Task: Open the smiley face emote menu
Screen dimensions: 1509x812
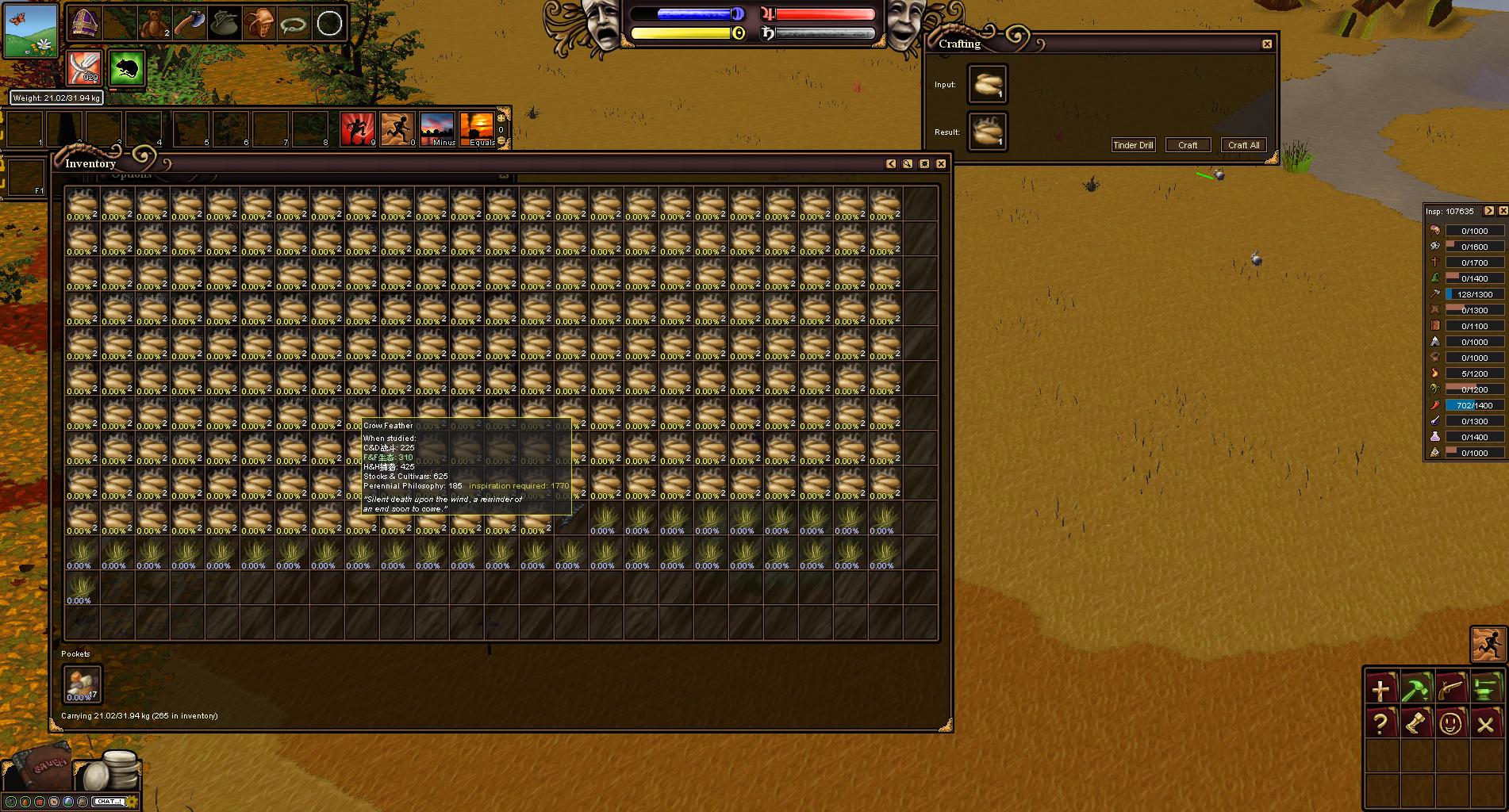Action: click(1451, 723)
